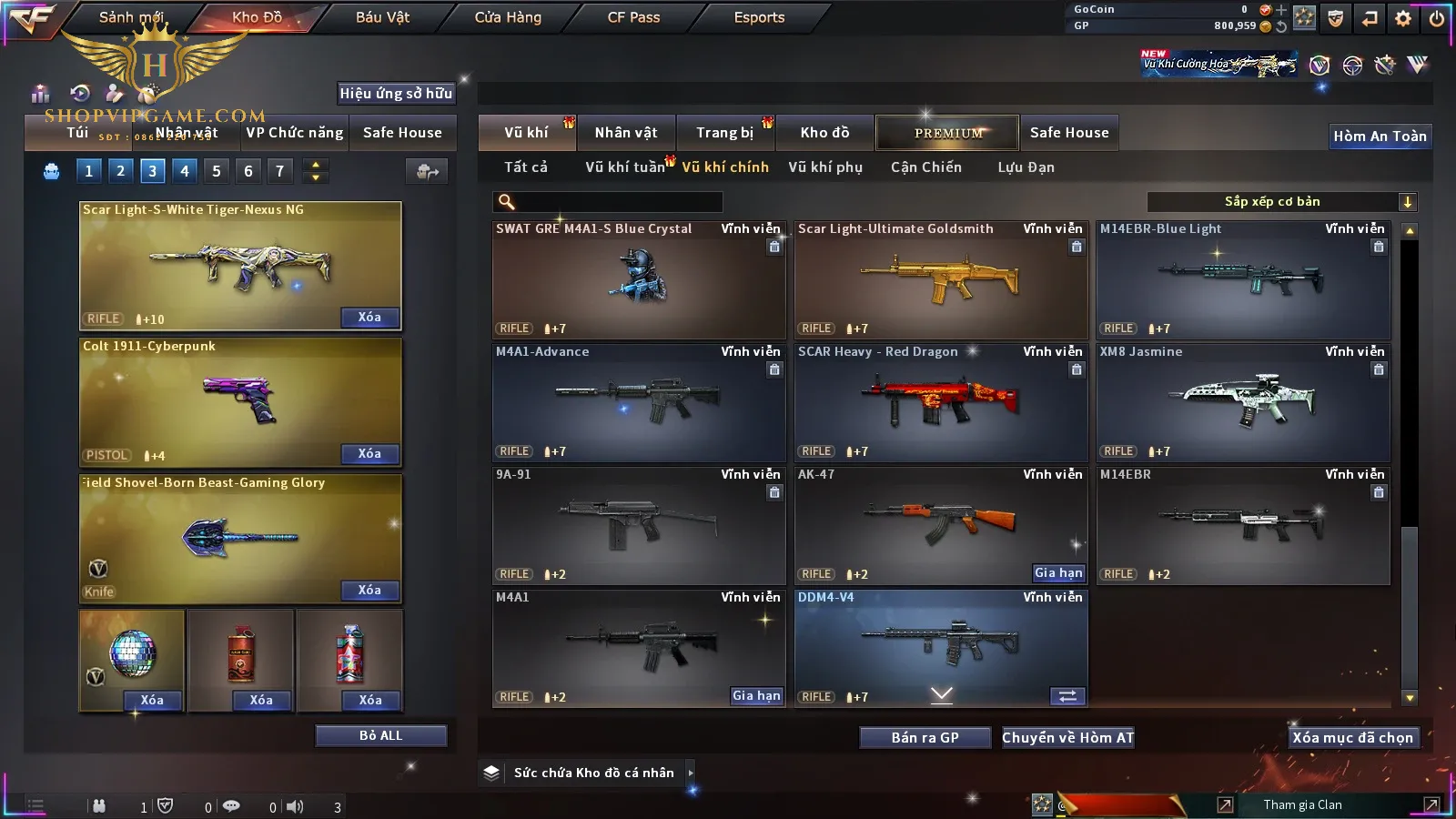The width and height of the screenshot is (1456, 819).
Task: Filter weapons by Cận Chiến
Action: (925, 167)
